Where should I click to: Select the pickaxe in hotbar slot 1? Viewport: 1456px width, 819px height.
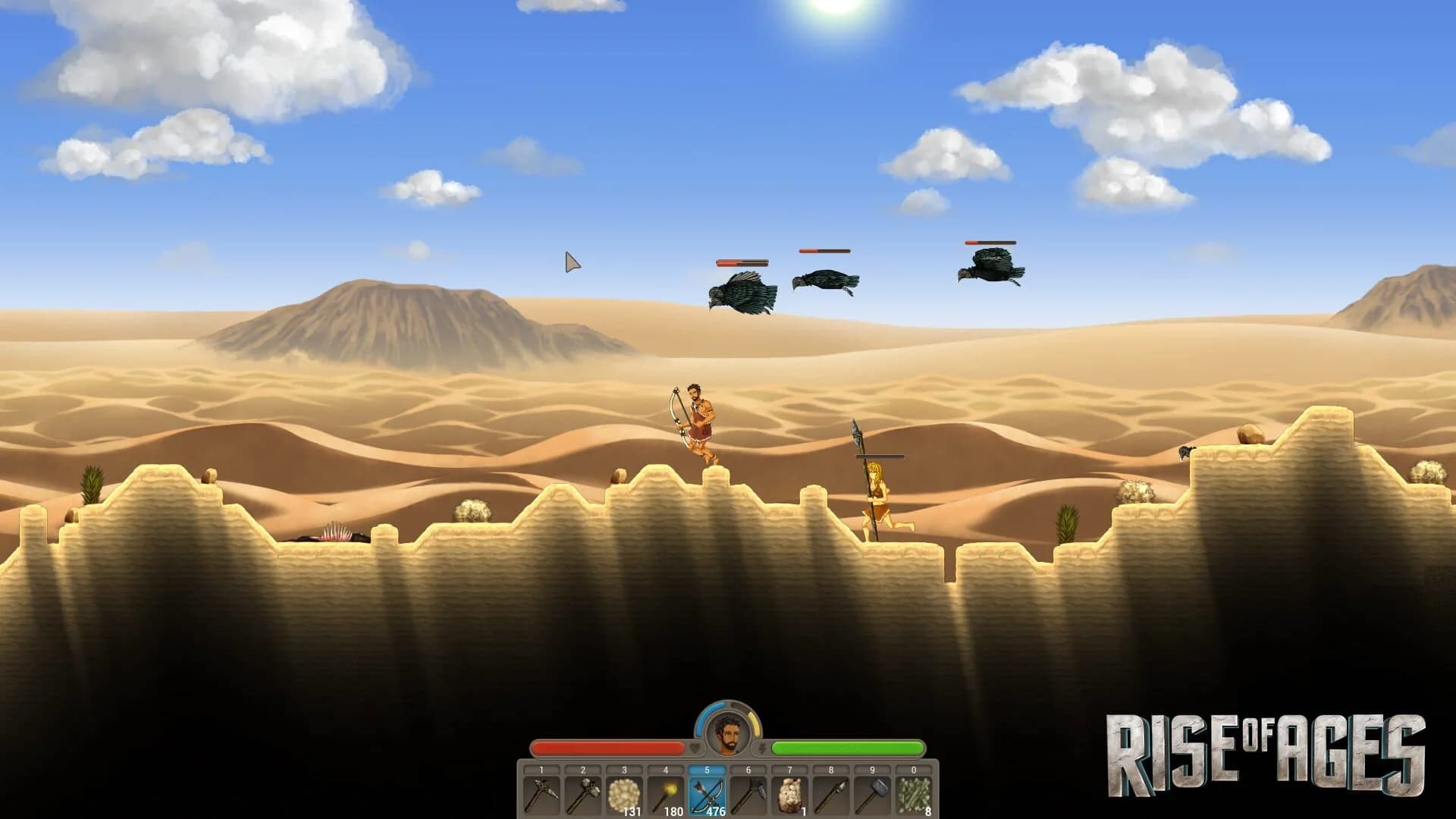[x=543, y=796]
